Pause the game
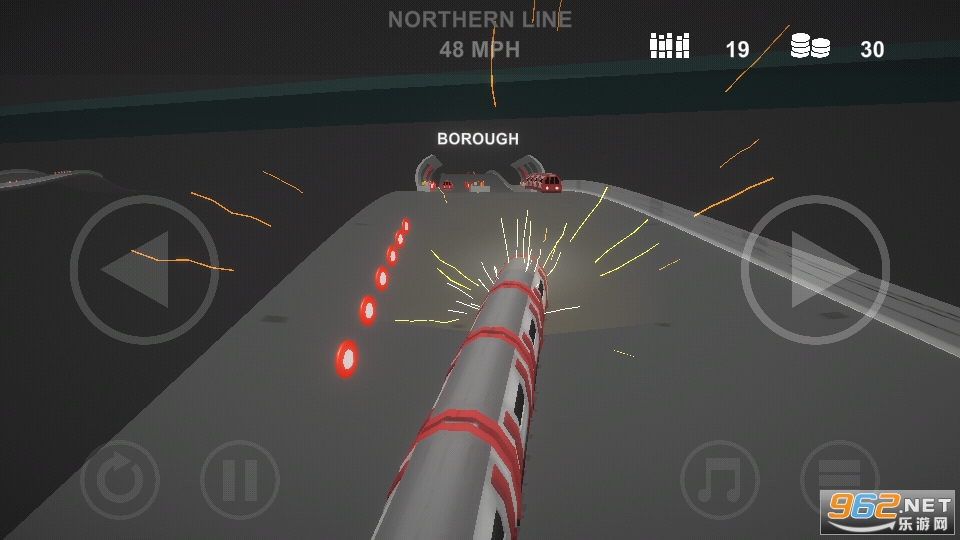The height and width of the screenshot is (540, 960). pyautogui.click(x=240, y=480)
